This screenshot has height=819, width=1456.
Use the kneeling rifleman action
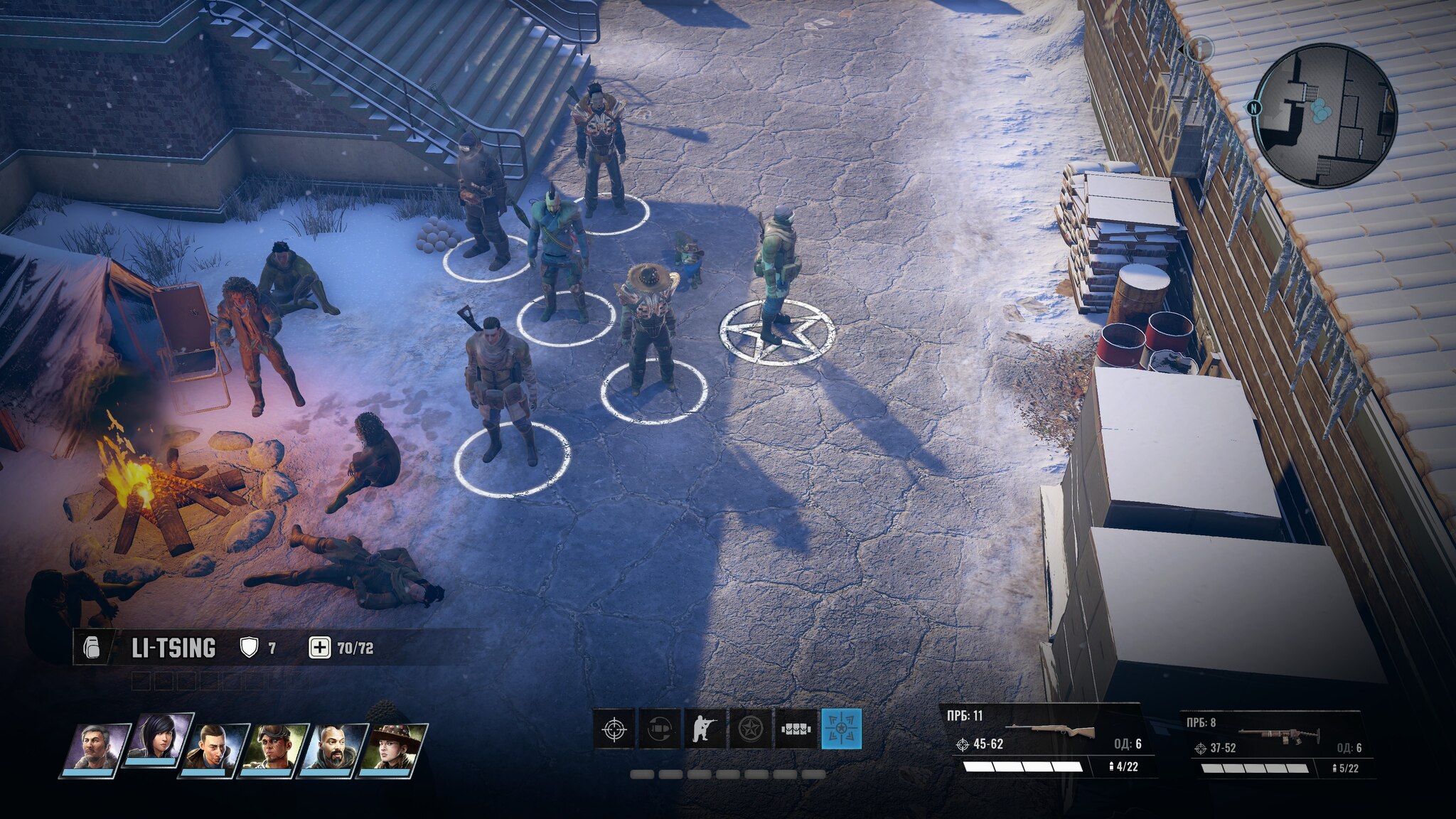tap(705, 729)
